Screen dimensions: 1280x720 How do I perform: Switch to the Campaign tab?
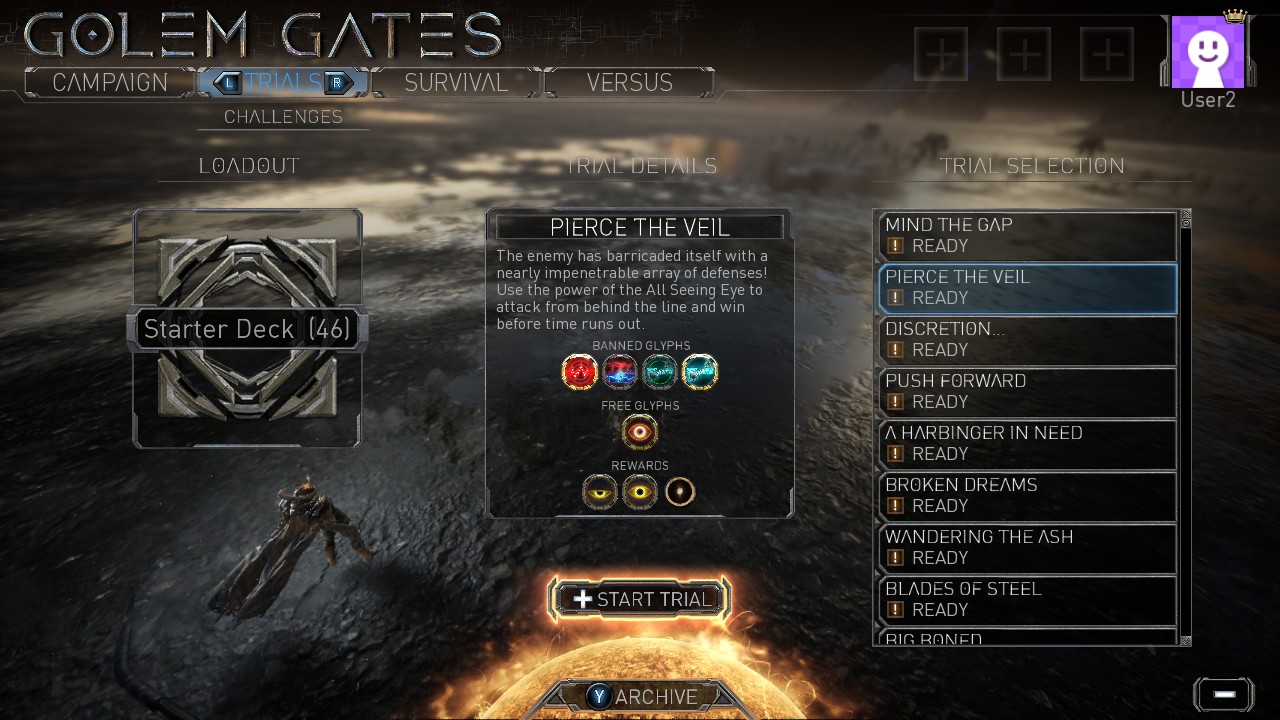point(110,82)
